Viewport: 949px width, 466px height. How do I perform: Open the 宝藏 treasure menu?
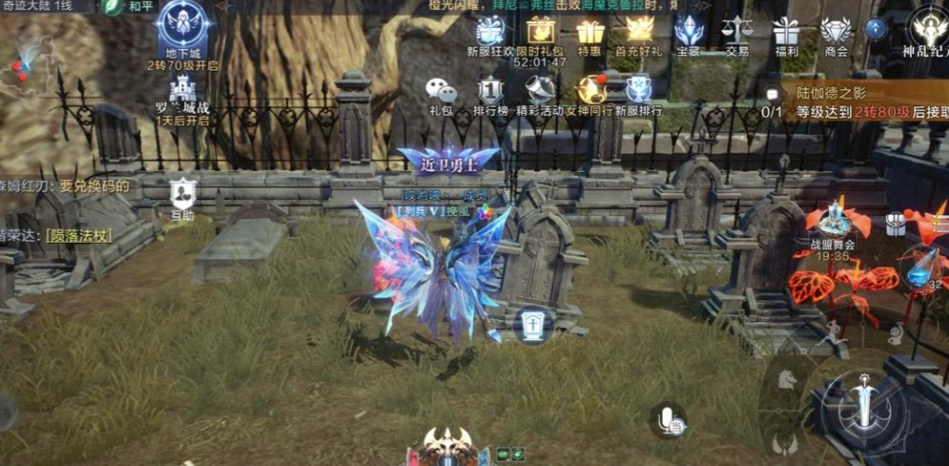688,32
